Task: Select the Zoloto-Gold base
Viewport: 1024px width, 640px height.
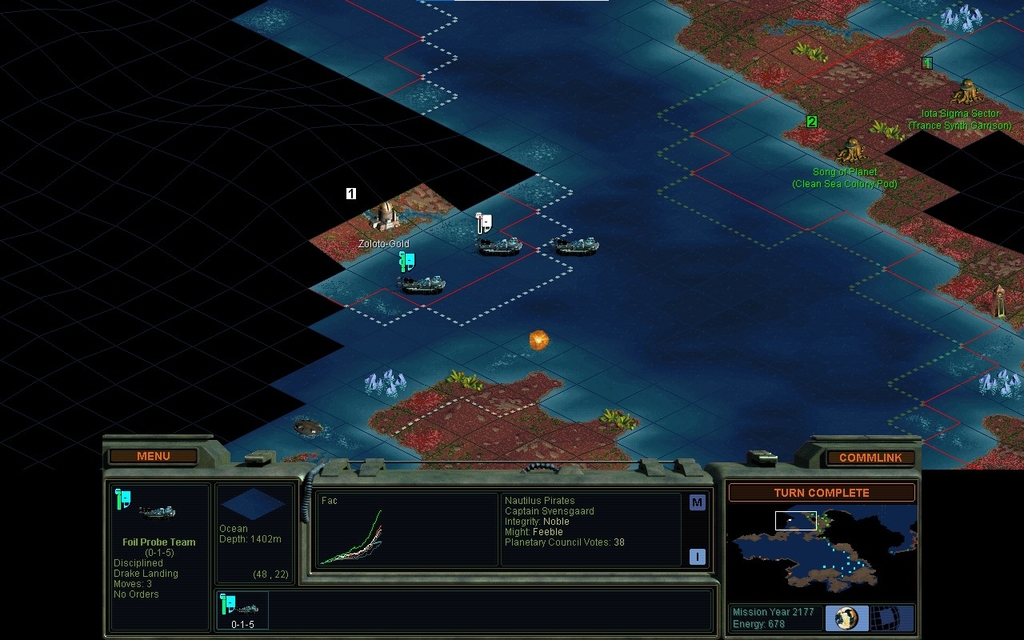Action: (x=384, y=215)
